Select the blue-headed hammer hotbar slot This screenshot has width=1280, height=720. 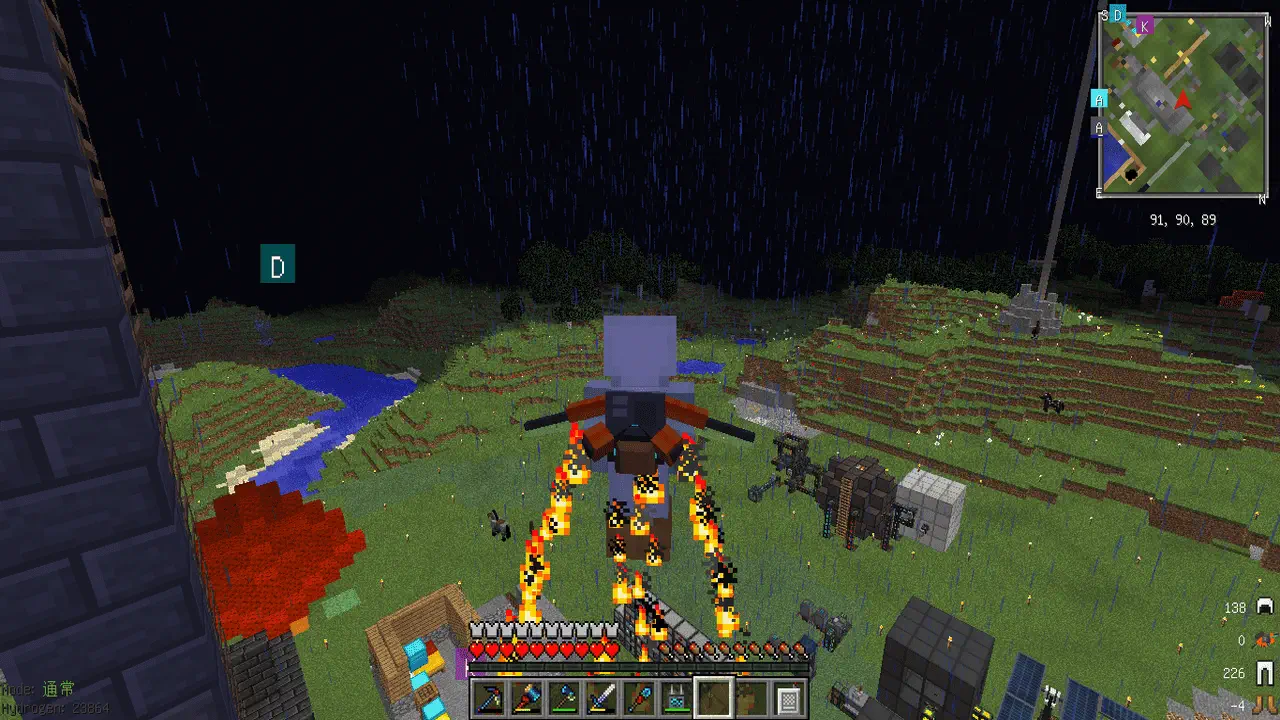525,696
